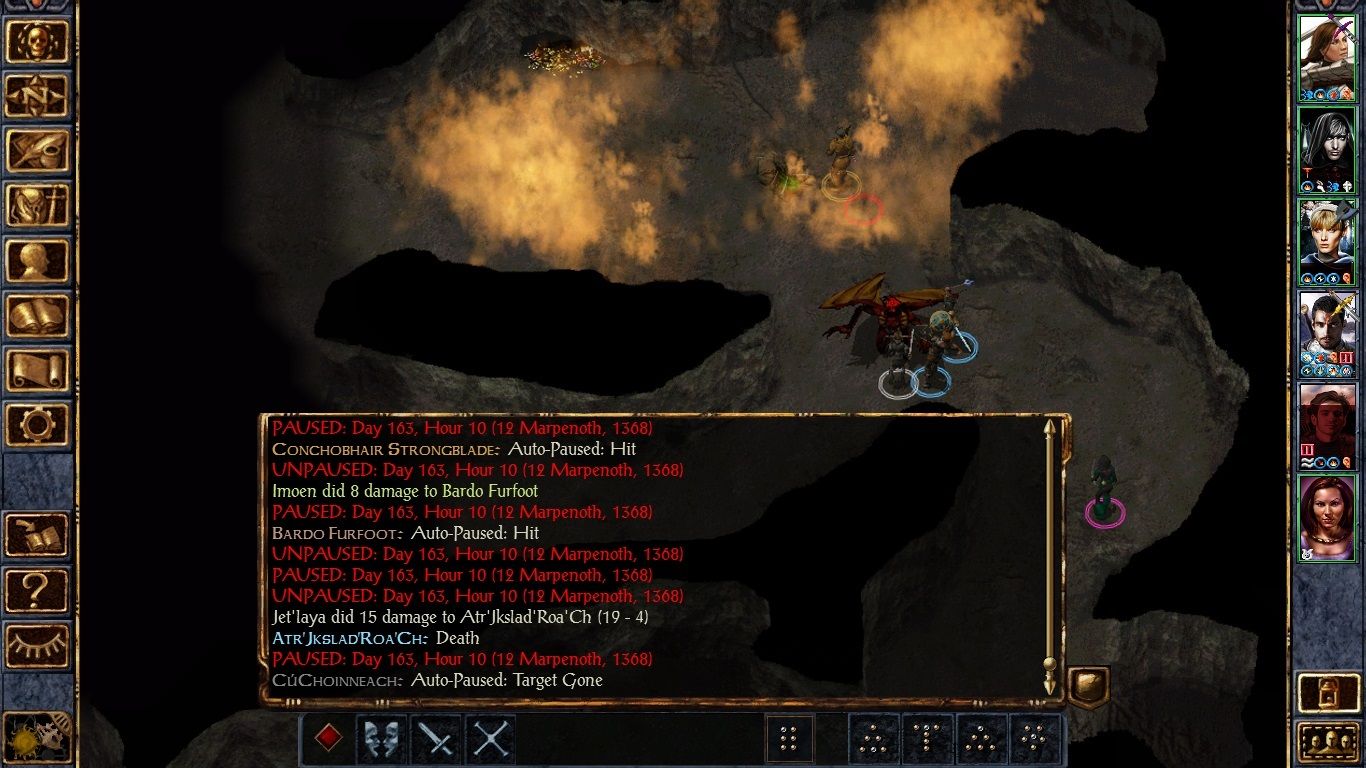The width and height of the screenshot is (1366, 768).
Task: Open the priest scroll screen
Action: tap(37, 370)
